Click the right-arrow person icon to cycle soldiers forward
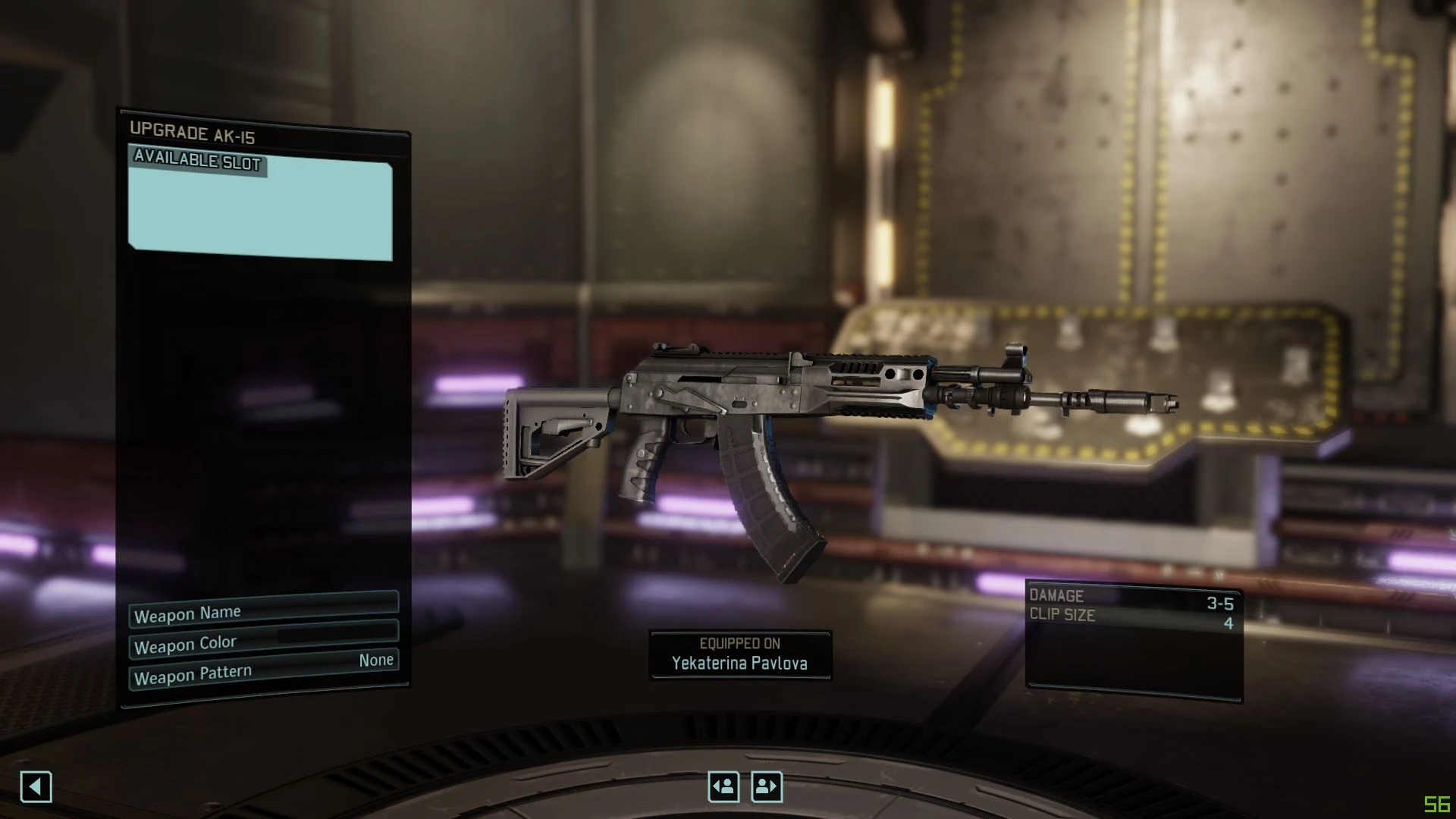Screen dimensions: 1456x819 767,787
